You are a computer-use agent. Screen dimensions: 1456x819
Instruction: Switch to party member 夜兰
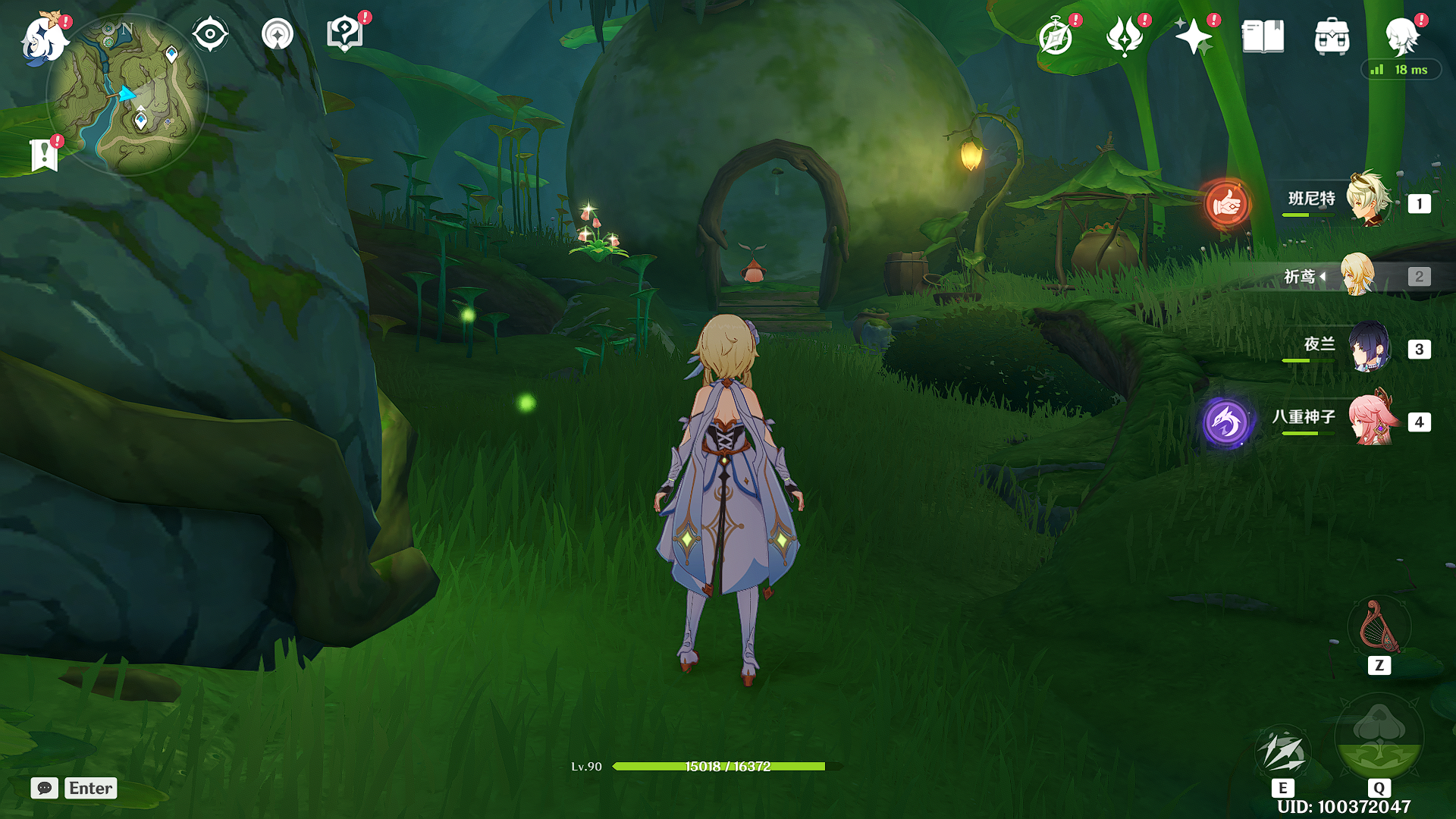[1368, 347]
